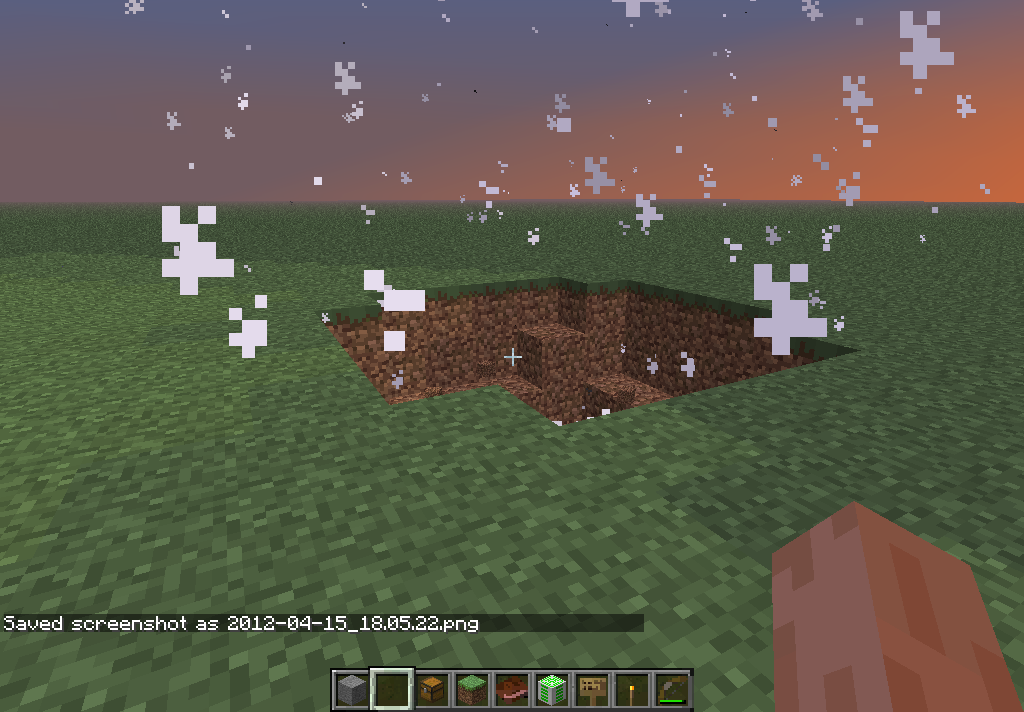The width and height of the screenshot is (1024, 712).
Task: Select the grass block hotbar slot
Action: 472,690
